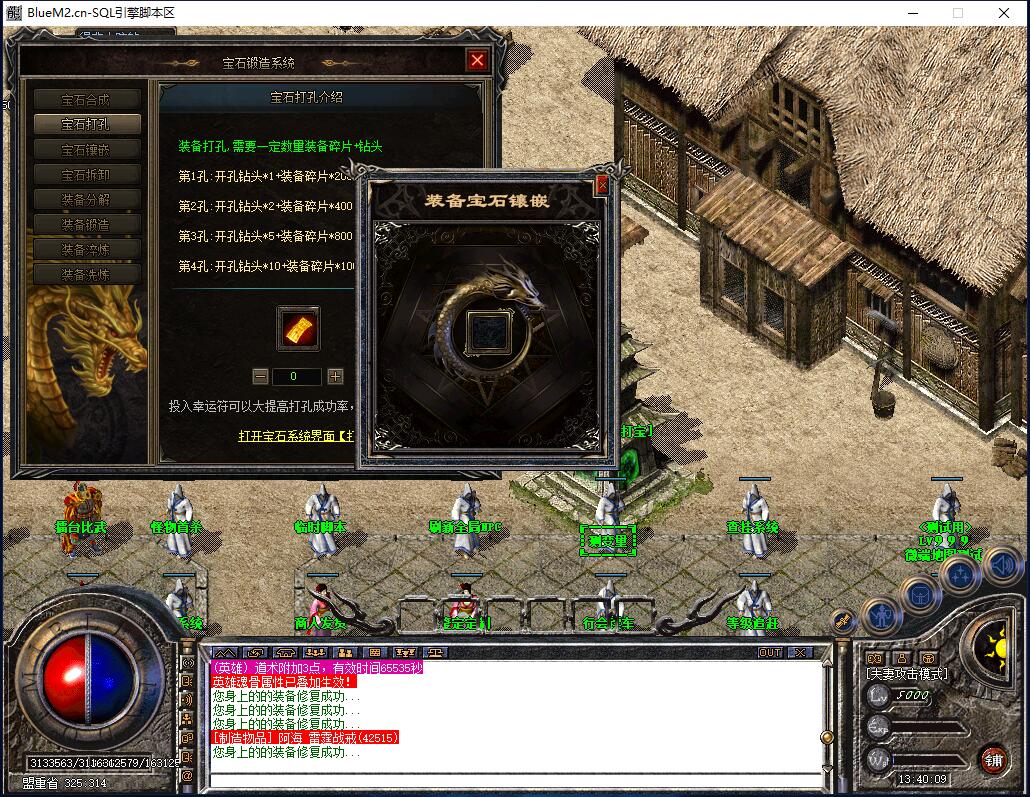Open the 宝石合成 menu entry
The width and height of the screenshot is (1030, 797).
point(86,100)
